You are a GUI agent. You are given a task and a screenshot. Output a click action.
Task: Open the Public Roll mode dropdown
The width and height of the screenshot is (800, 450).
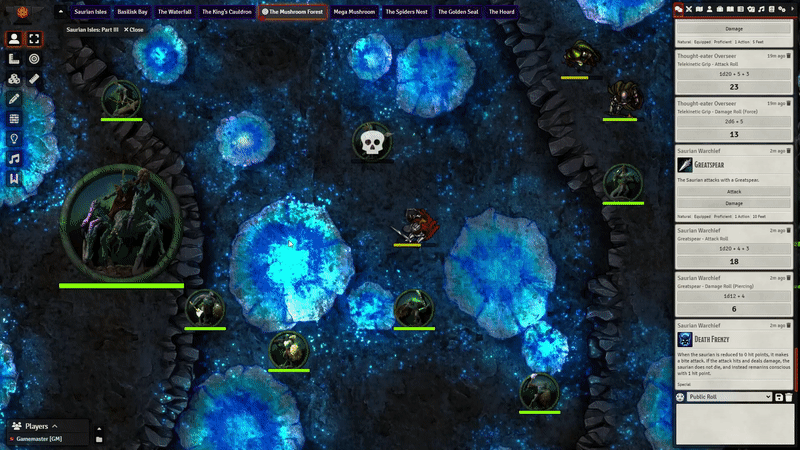730,397
